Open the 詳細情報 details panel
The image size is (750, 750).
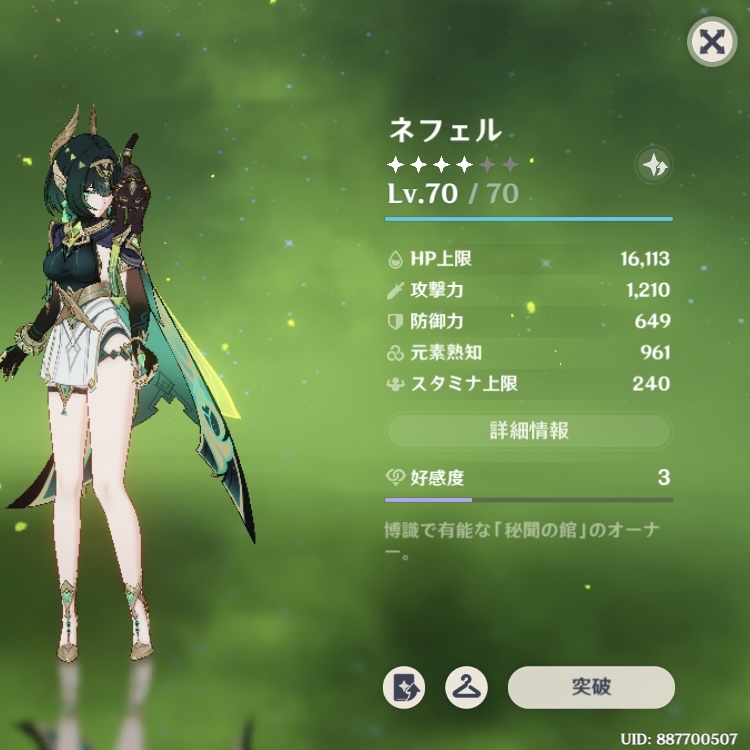click(x=529, y=431)
